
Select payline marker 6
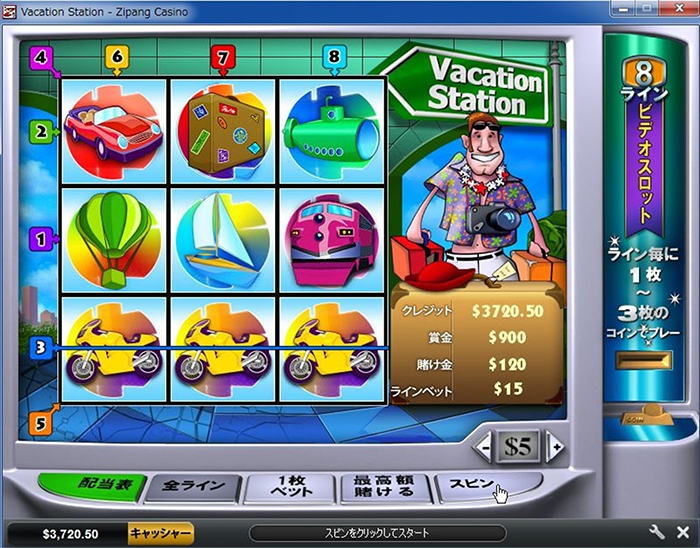(x=116, y=57)
